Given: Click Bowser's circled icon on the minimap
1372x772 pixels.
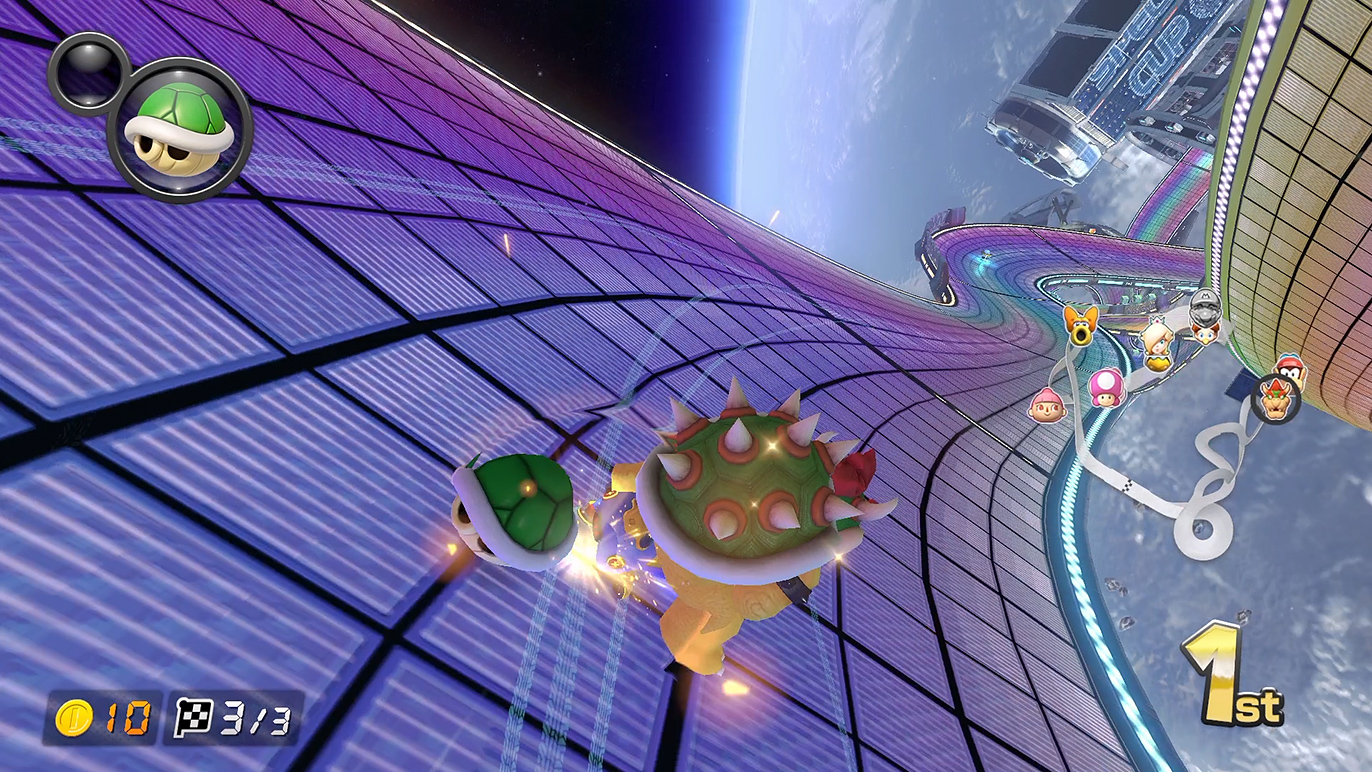Looking at the screenshot, I should click(x=1276, y=399).
